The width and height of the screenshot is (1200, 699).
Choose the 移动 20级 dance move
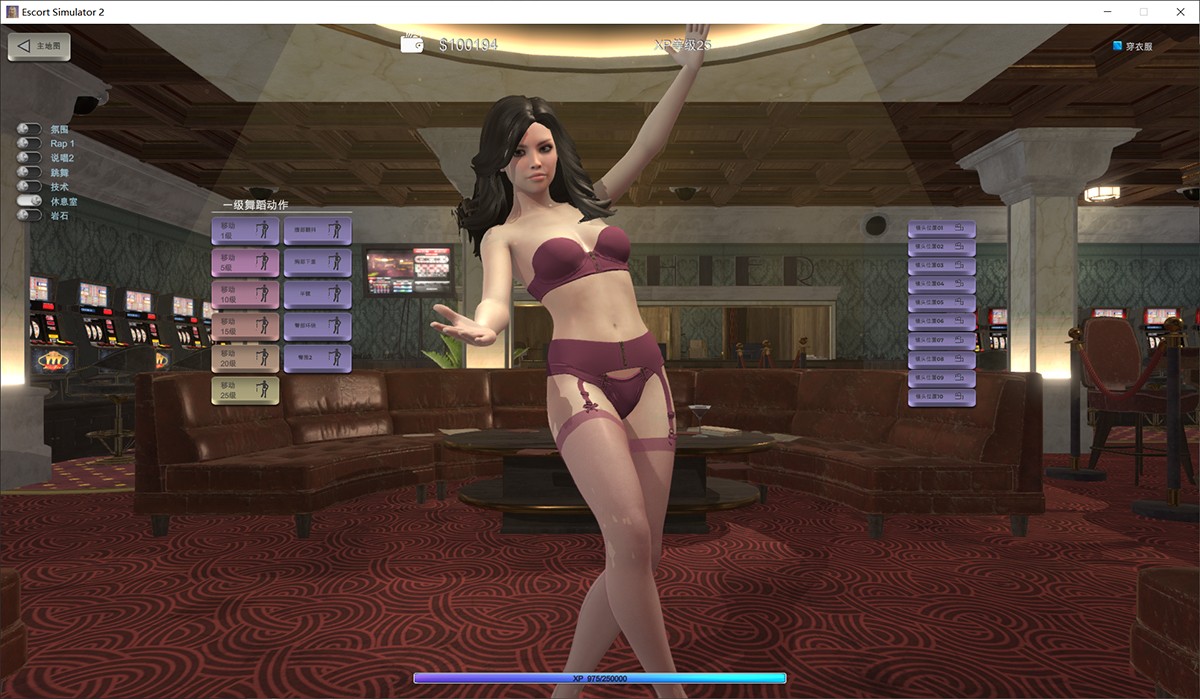coord(245,358)
